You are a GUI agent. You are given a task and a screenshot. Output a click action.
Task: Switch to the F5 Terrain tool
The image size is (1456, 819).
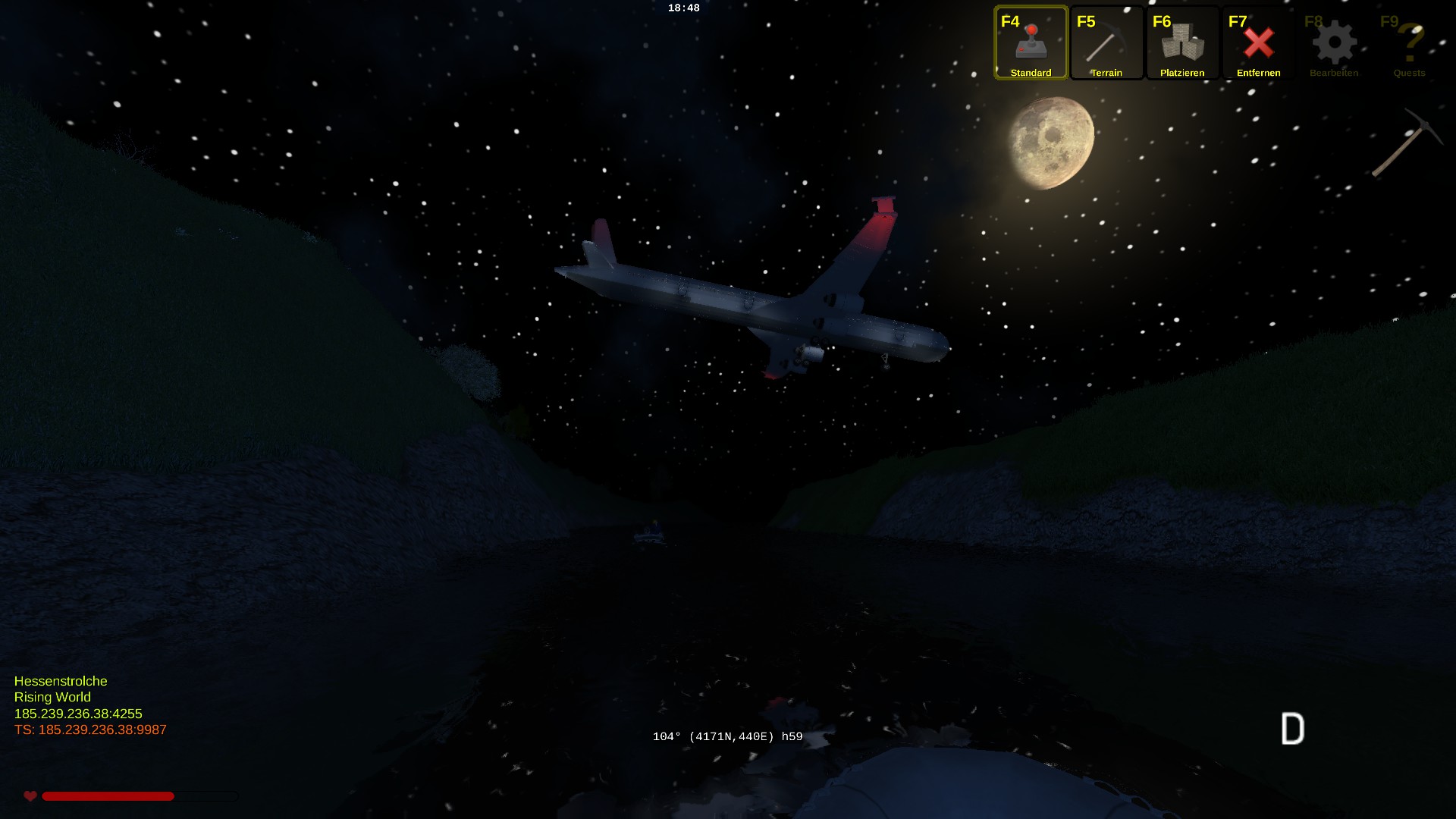(x=1106, y=43)
